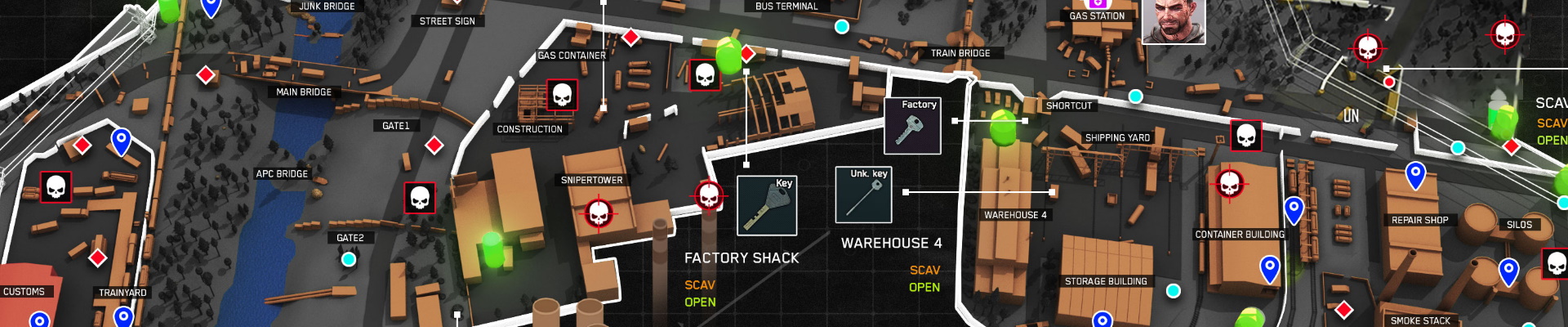Select the GAS CONTAINER label
The image size is (1568, 327).
[572, 56]
